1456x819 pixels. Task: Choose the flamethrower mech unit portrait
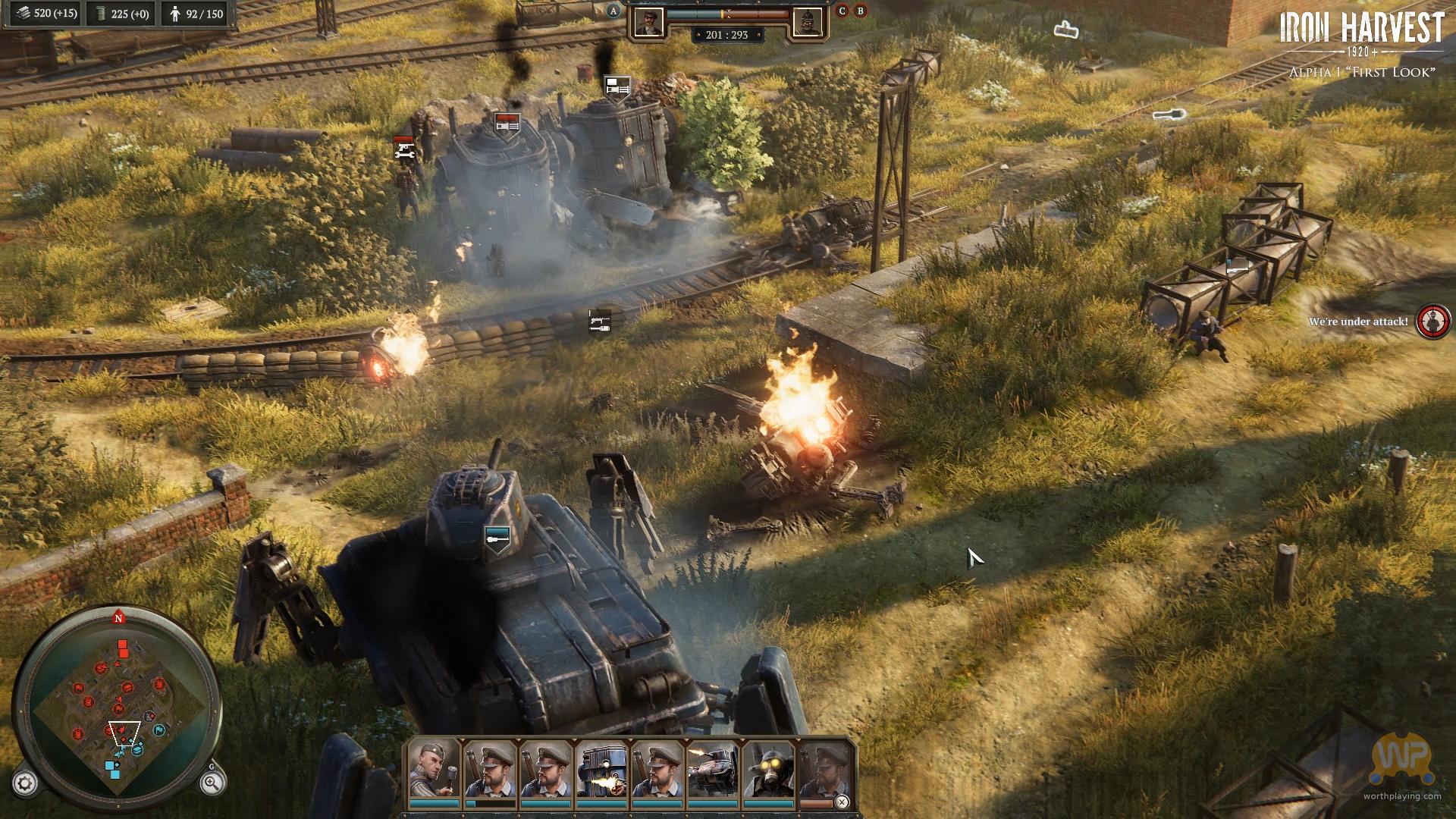(x=601, y=770)
